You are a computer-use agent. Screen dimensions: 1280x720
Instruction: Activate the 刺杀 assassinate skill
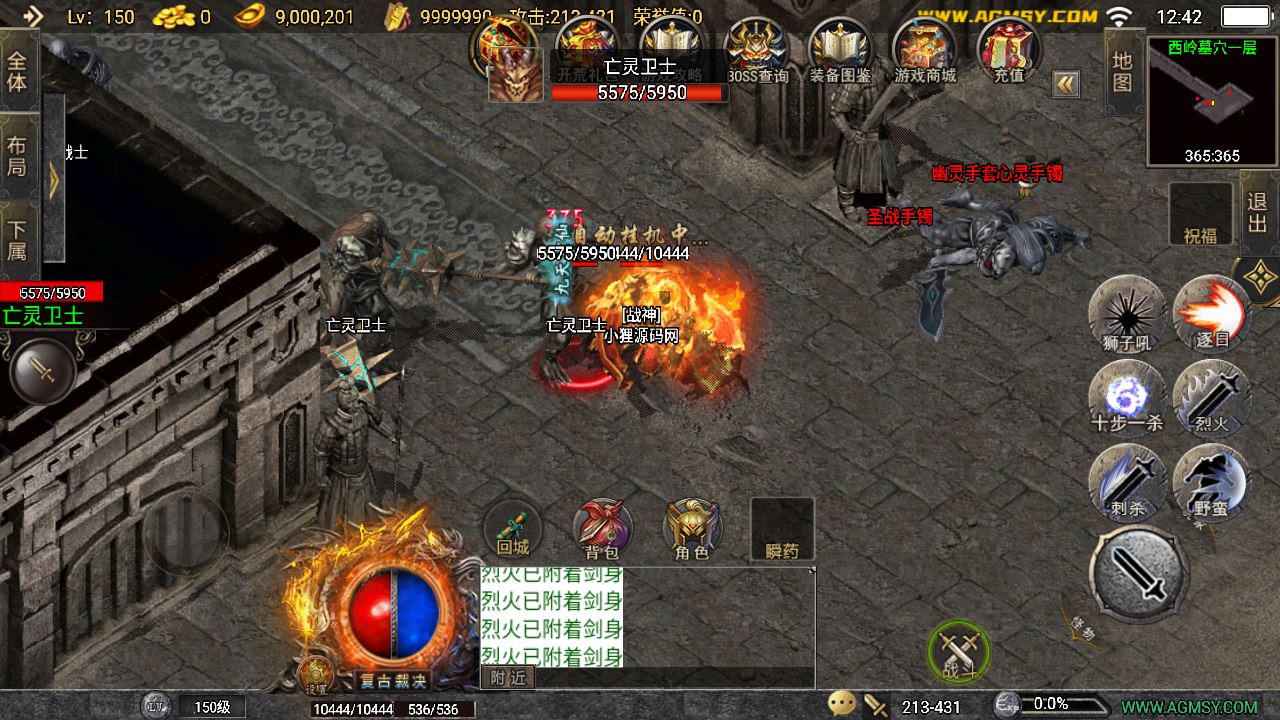tap(1127, 480)
